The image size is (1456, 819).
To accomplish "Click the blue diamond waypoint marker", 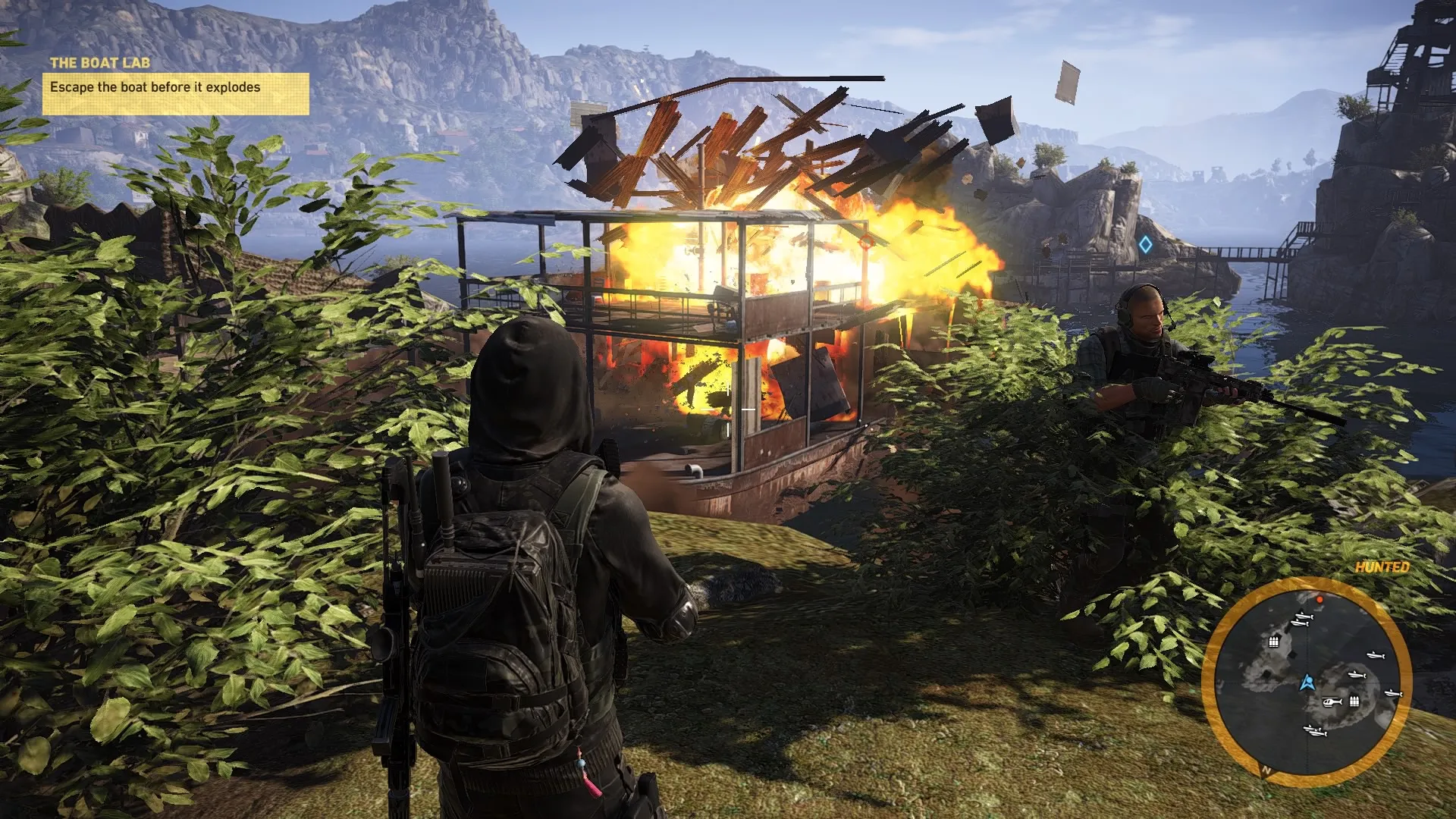I will click(x=1145, y=245).
